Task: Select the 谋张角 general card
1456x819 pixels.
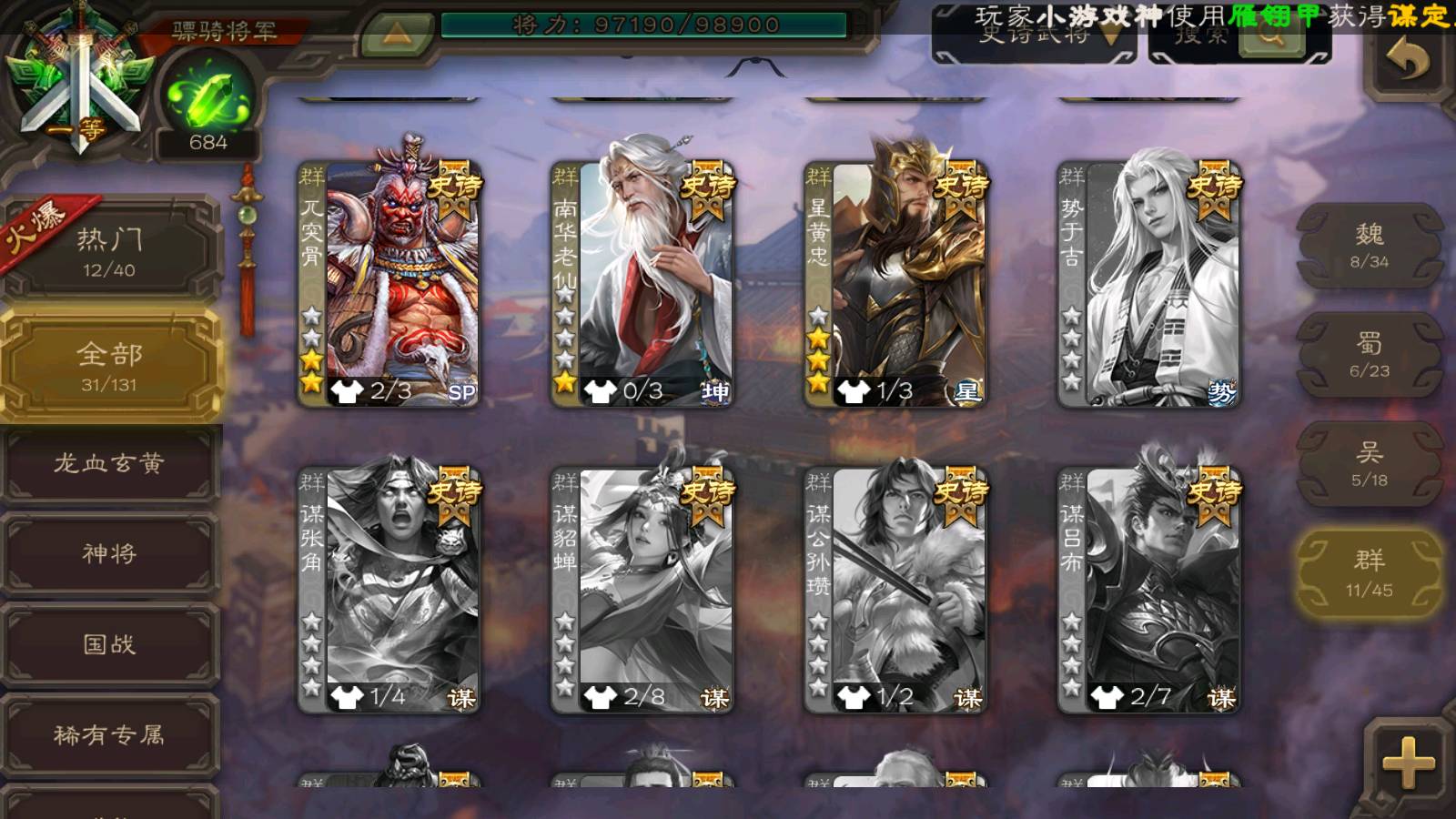Action: click(389, 588)
